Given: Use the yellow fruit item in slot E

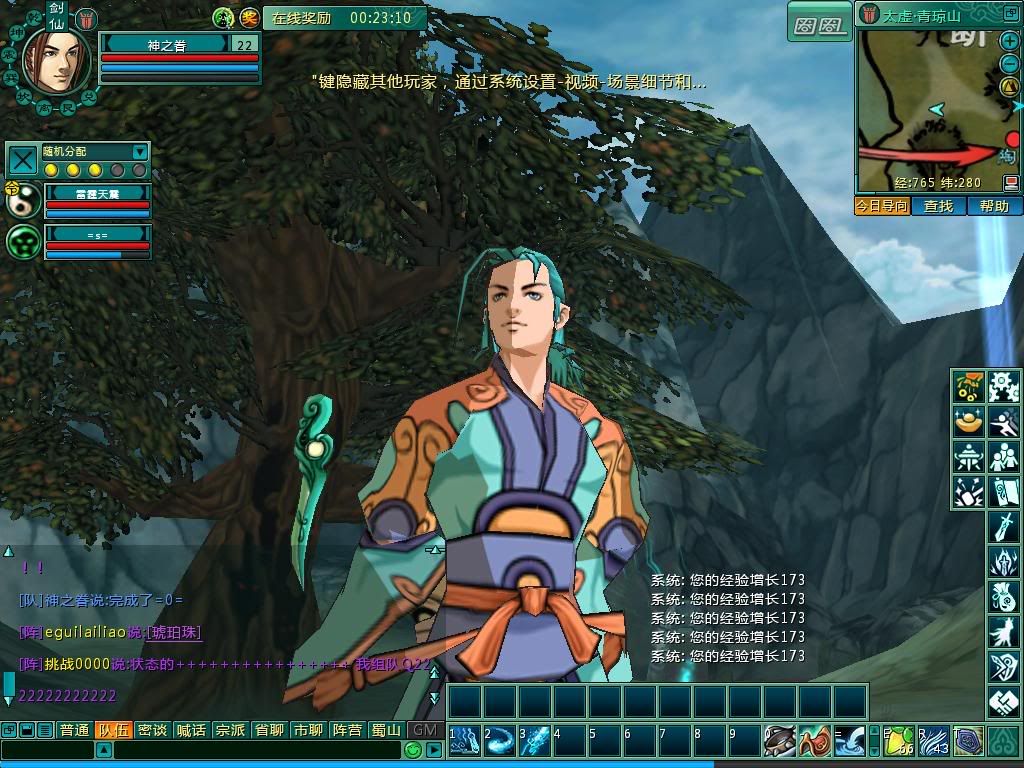Looking at the screenshot, I should pyautogui.click(x=901, y=741).
